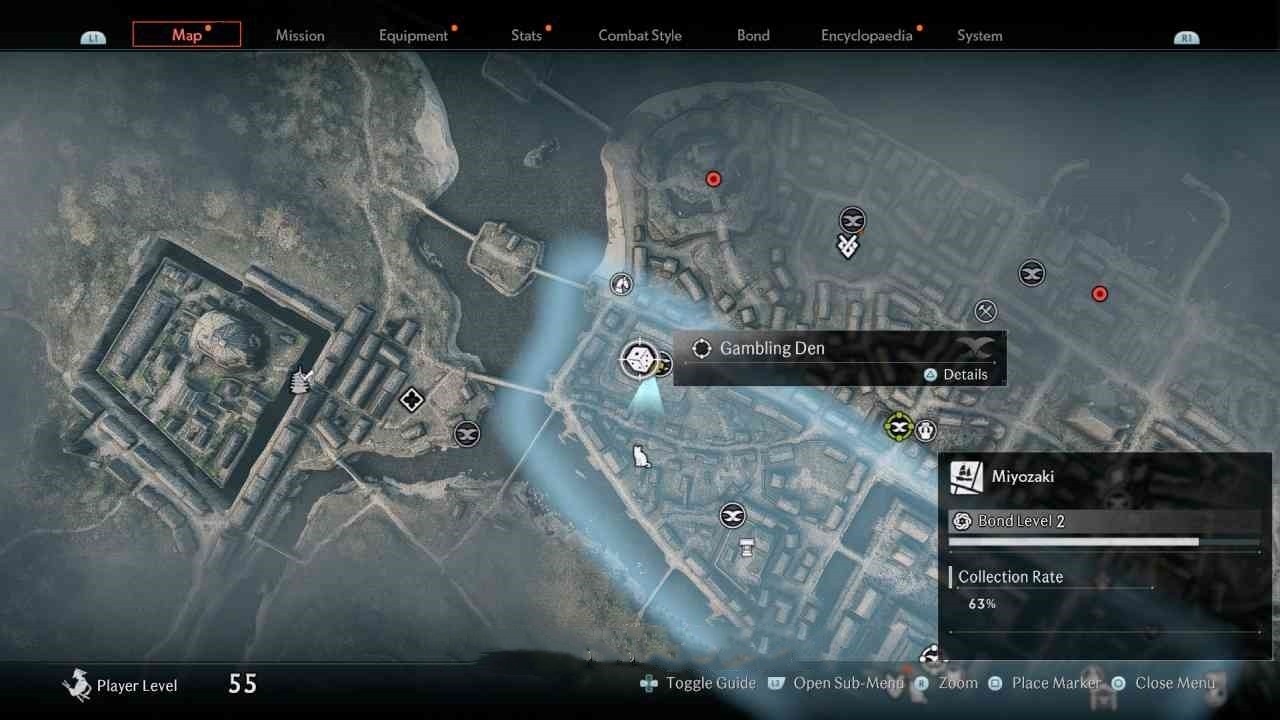Select the horse stable marker
1280x720 pixels.
pyautogui.click(x=622, y=284)
